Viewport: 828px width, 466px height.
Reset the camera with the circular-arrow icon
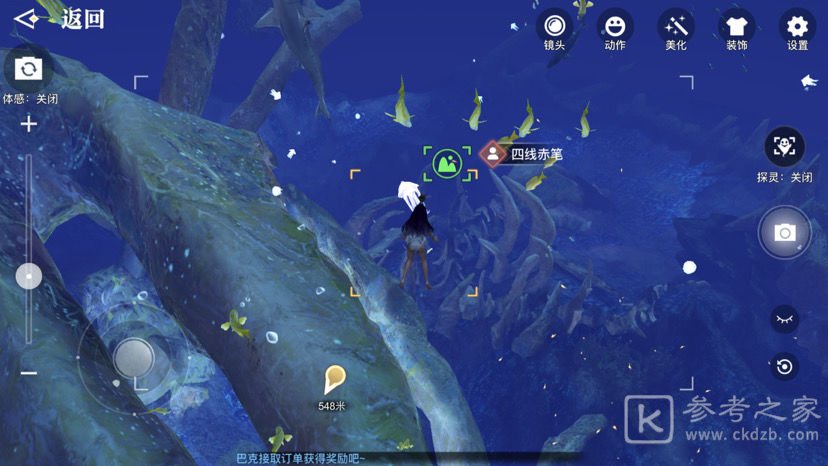pyautogui.click(x=785, y=366)
